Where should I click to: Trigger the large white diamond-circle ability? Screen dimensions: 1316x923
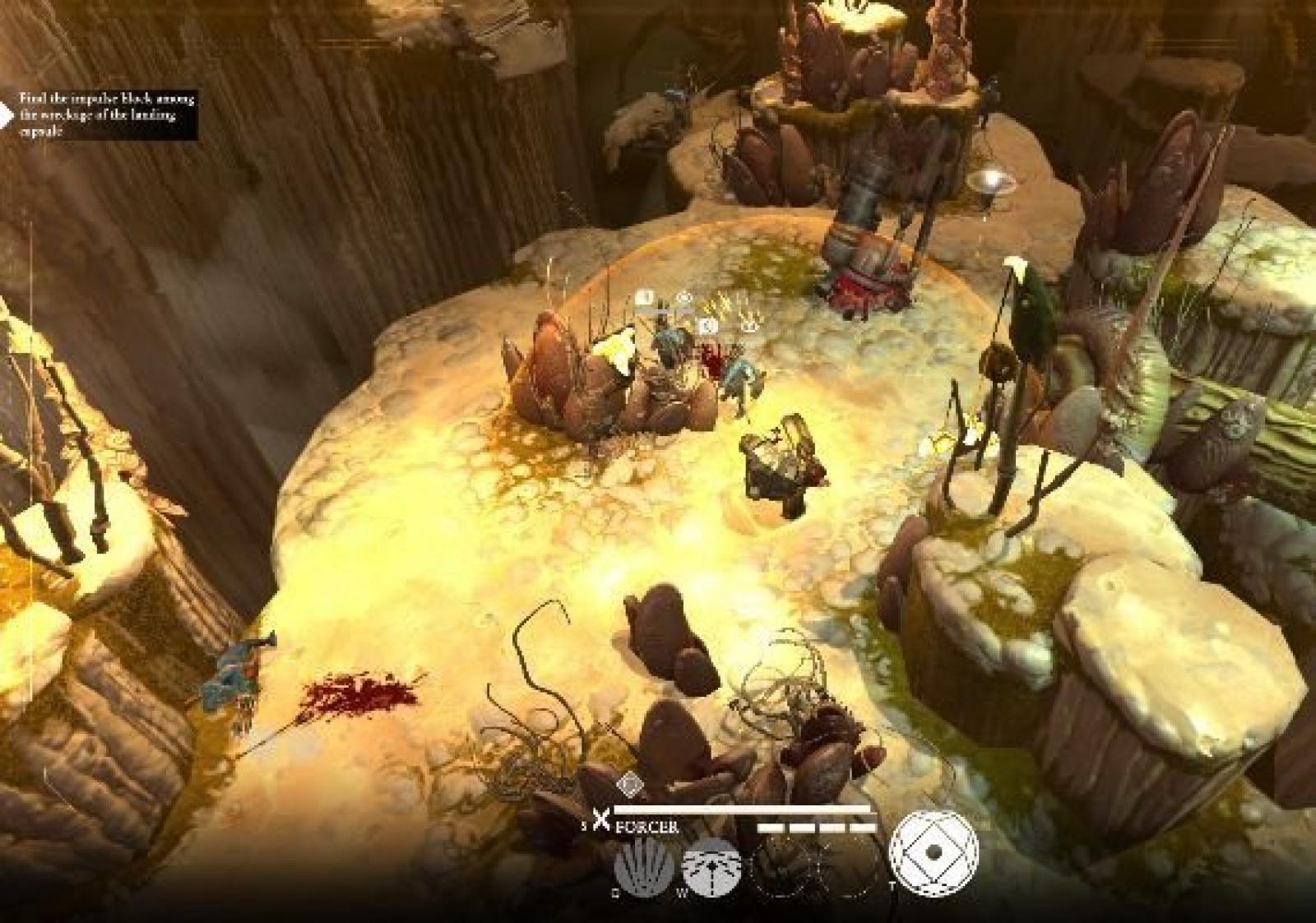[x=934, y=853]
